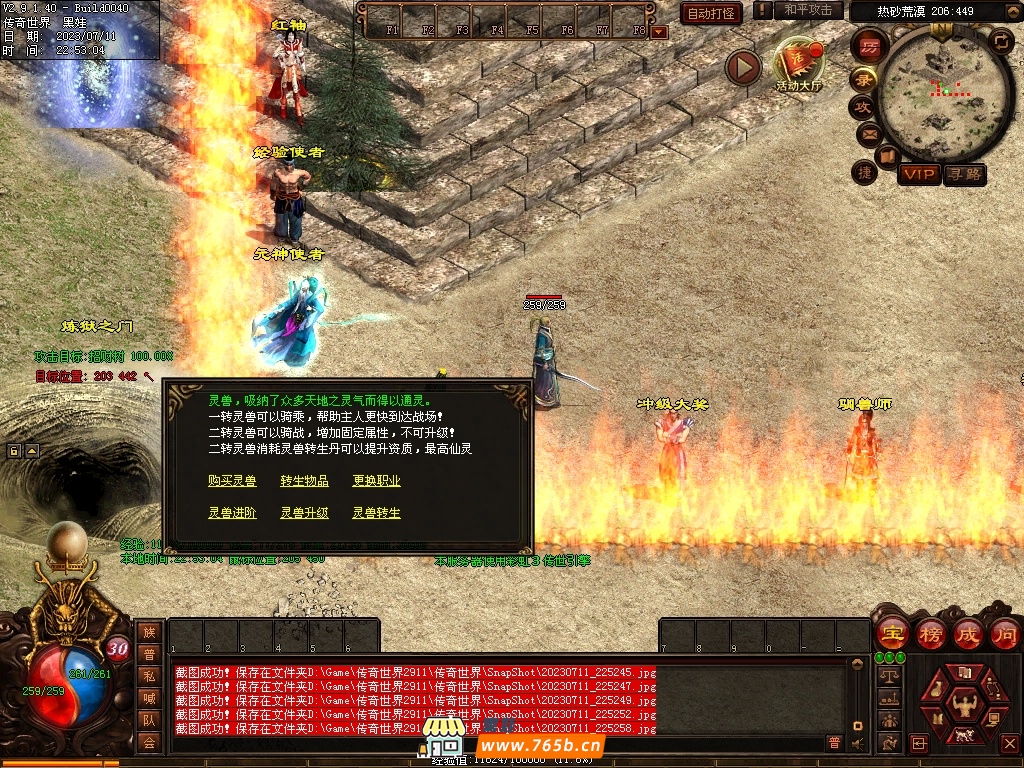Click the round play arrow button

pos(743,67)
